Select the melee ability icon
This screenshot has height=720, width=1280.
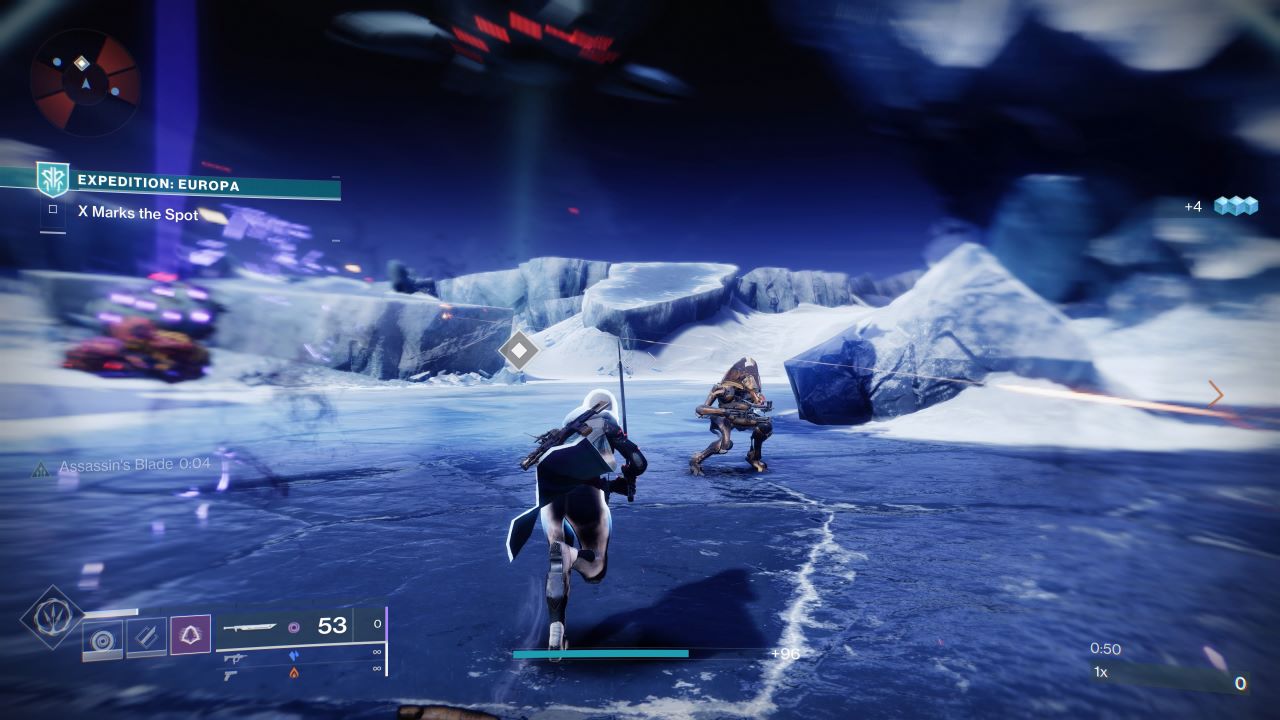[145, 636]
